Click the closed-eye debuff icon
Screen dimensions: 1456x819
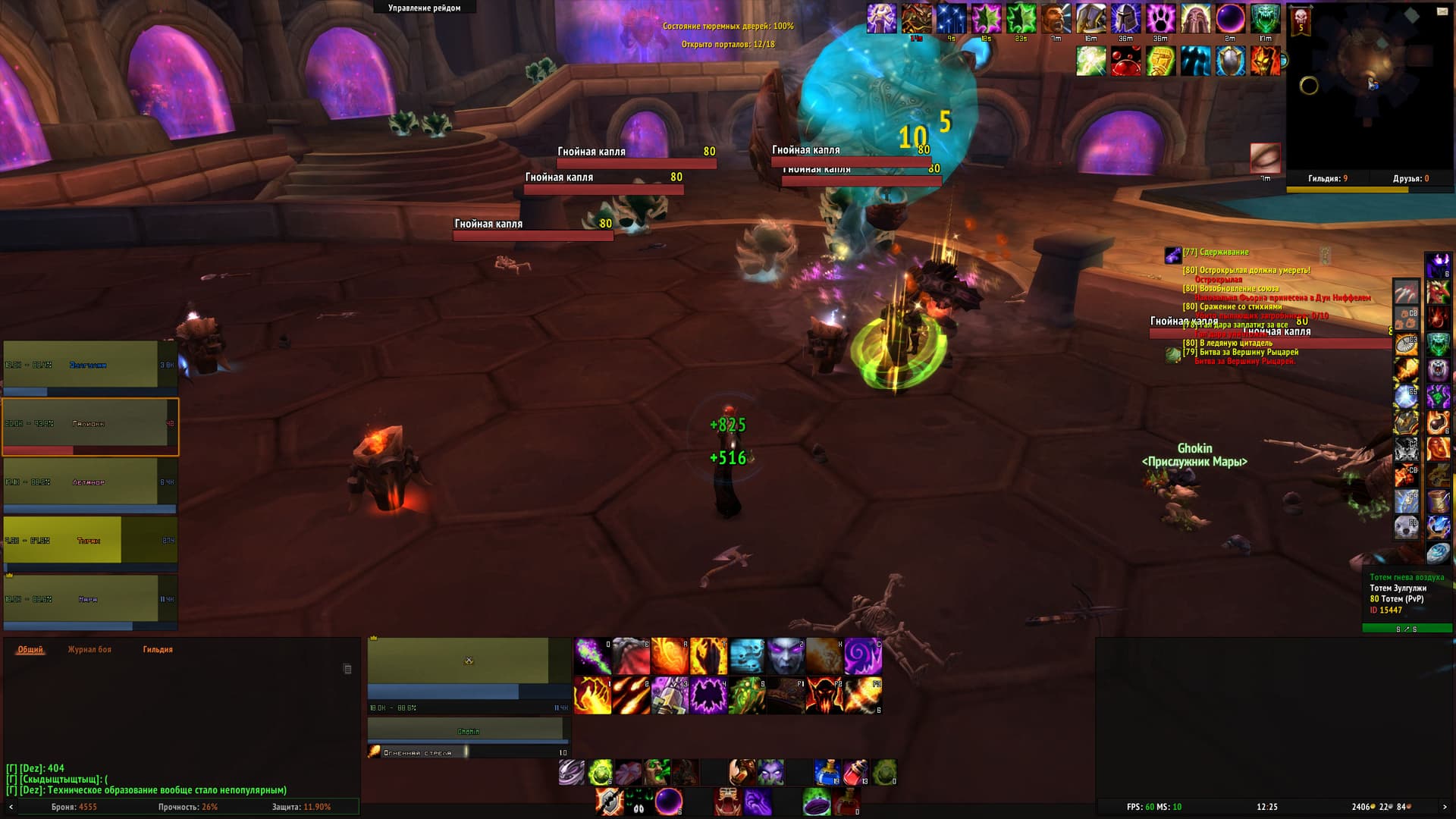click(1265, 158)
